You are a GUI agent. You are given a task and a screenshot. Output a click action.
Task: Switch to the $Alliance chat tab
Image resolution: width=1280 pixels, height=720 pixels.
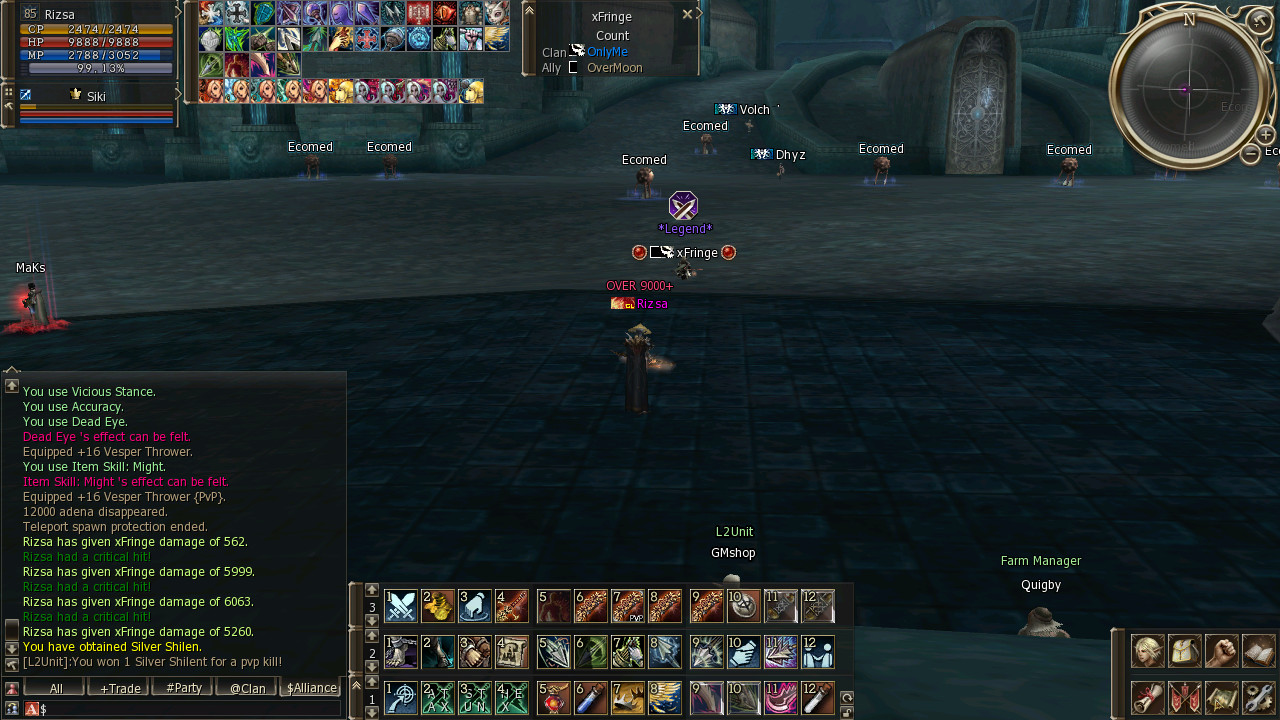[x=312, y=688]
